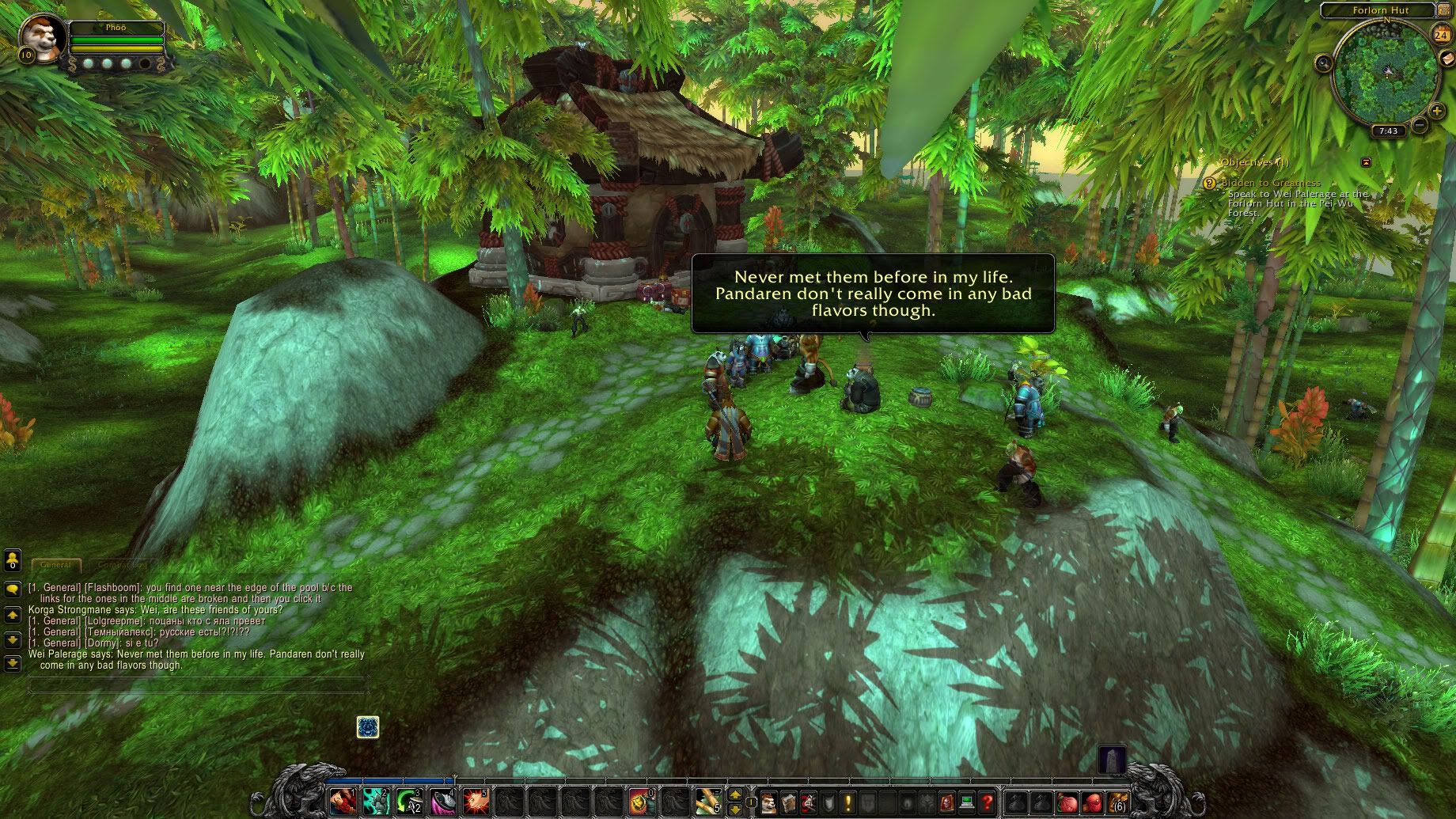Open the character info panda micro button
1456x819 pixels.
(x=768, y=802)
